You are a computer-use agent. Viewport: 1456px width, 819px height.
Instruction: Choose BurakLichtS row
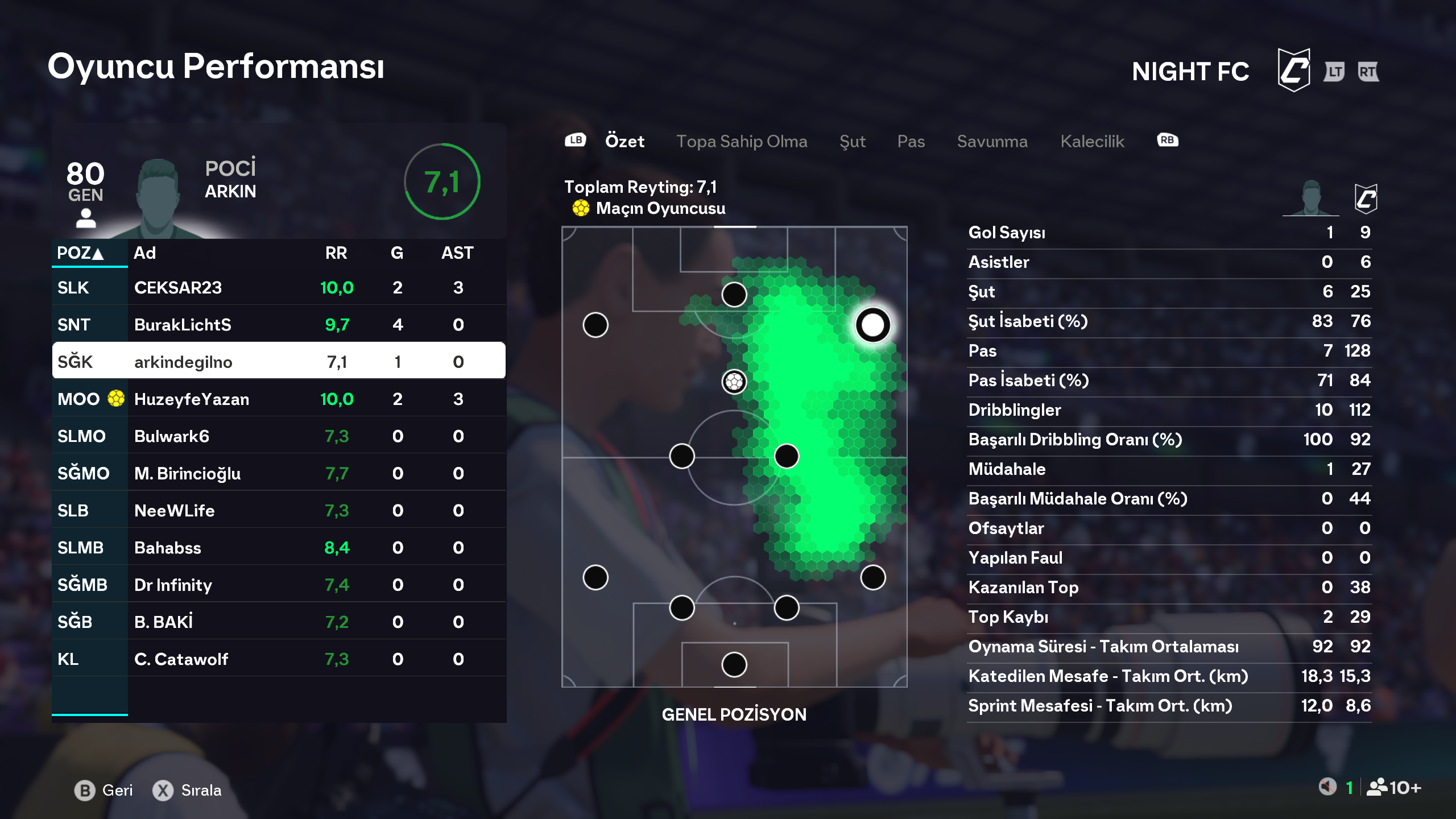(279, 325)
